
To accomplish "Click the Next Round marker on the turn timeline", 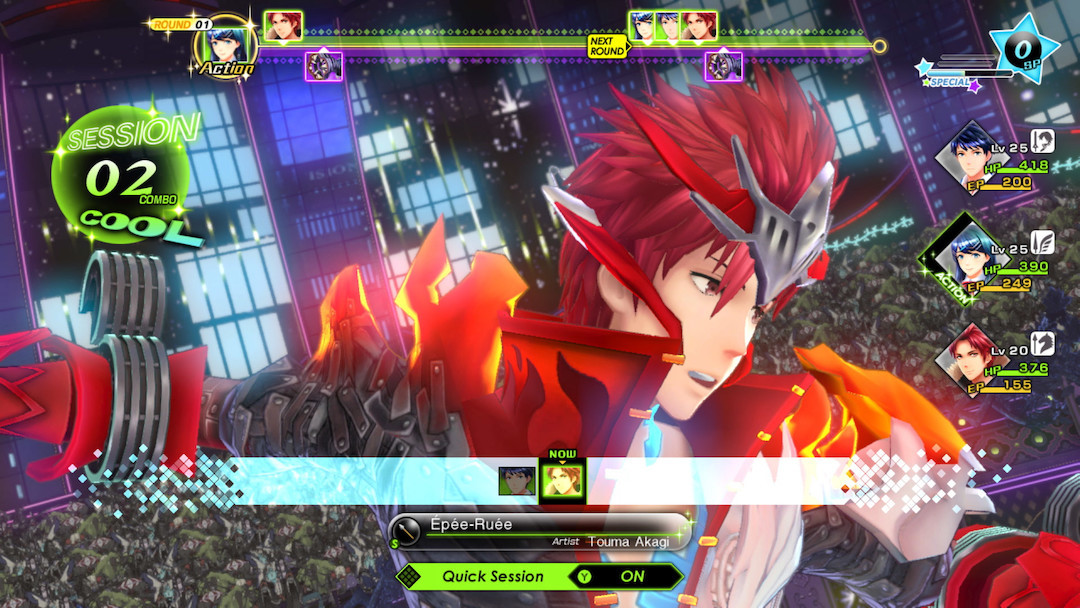I will (x=606, y=46).
